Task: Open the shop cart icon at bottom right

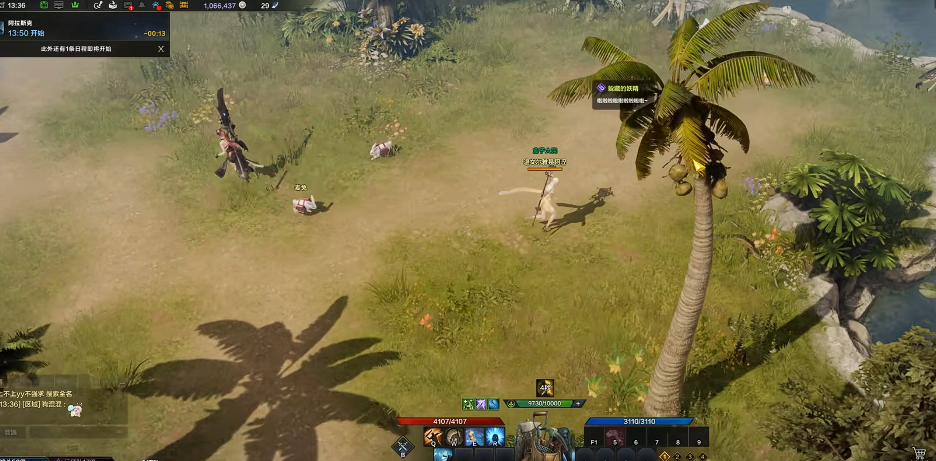Action: point(918,452)
